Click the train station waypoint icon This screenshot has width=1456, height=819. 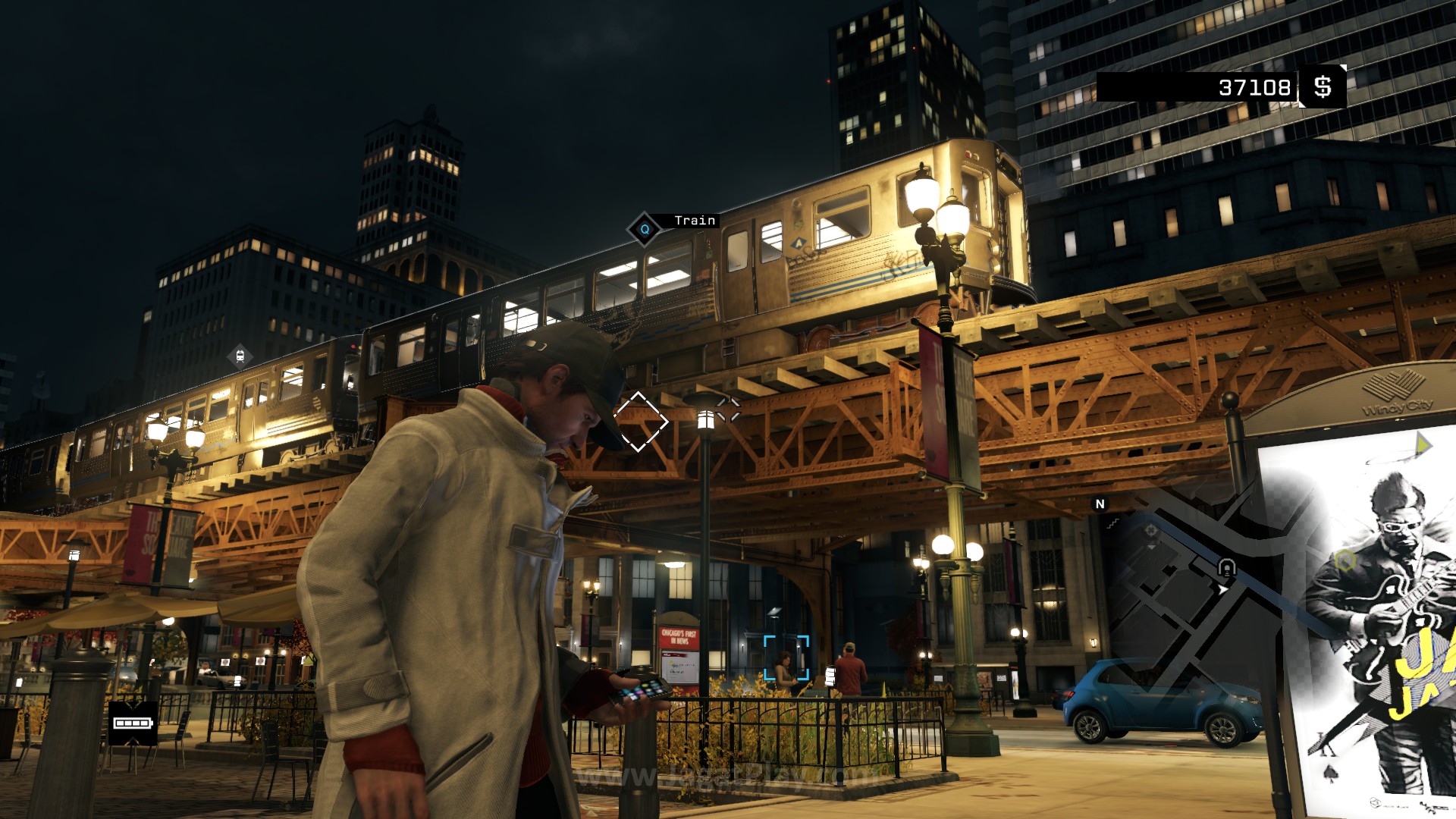point(240,355)
